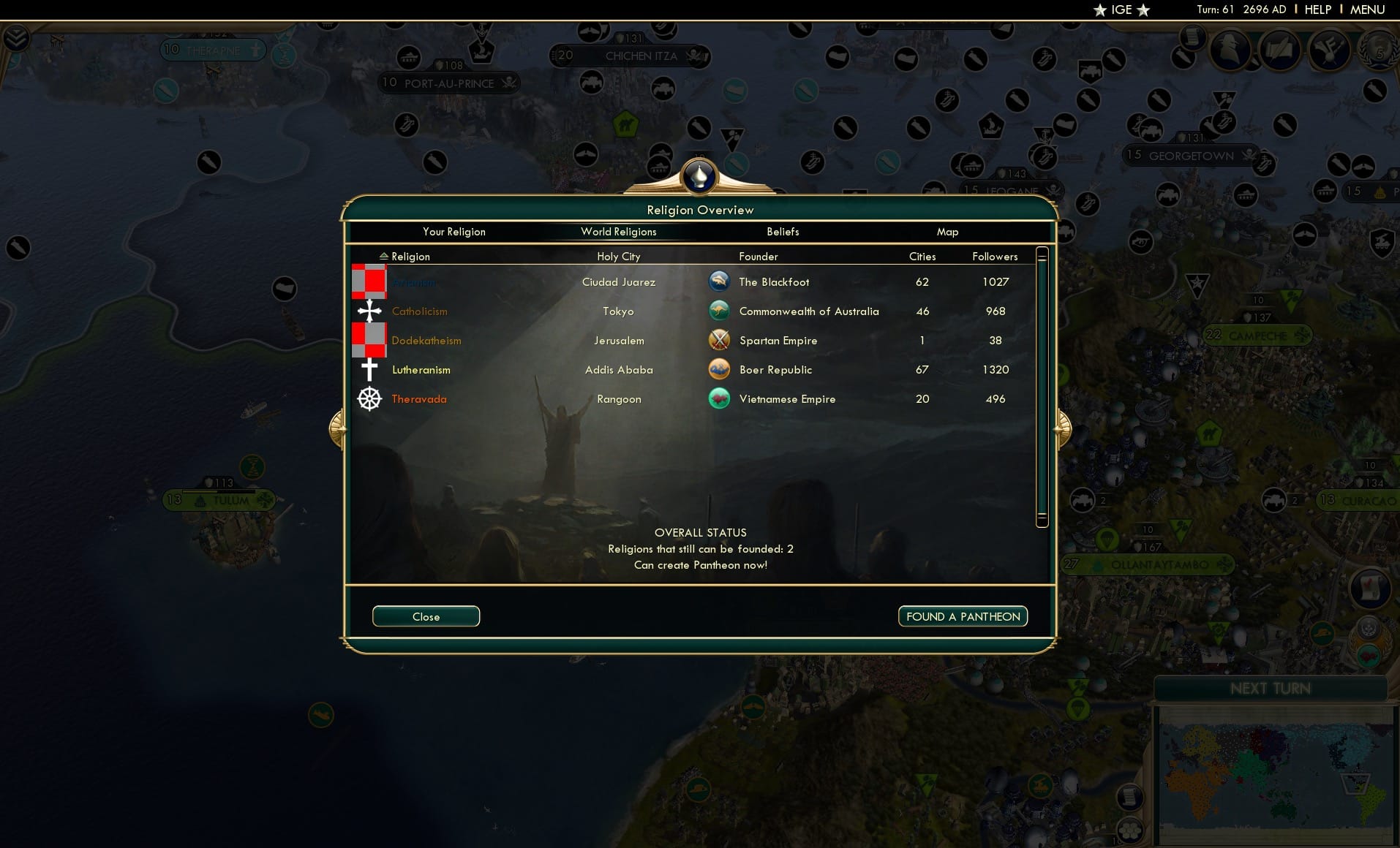Select the Theravada dharma wheel icon
The image size is (1400, 848).
369,399
